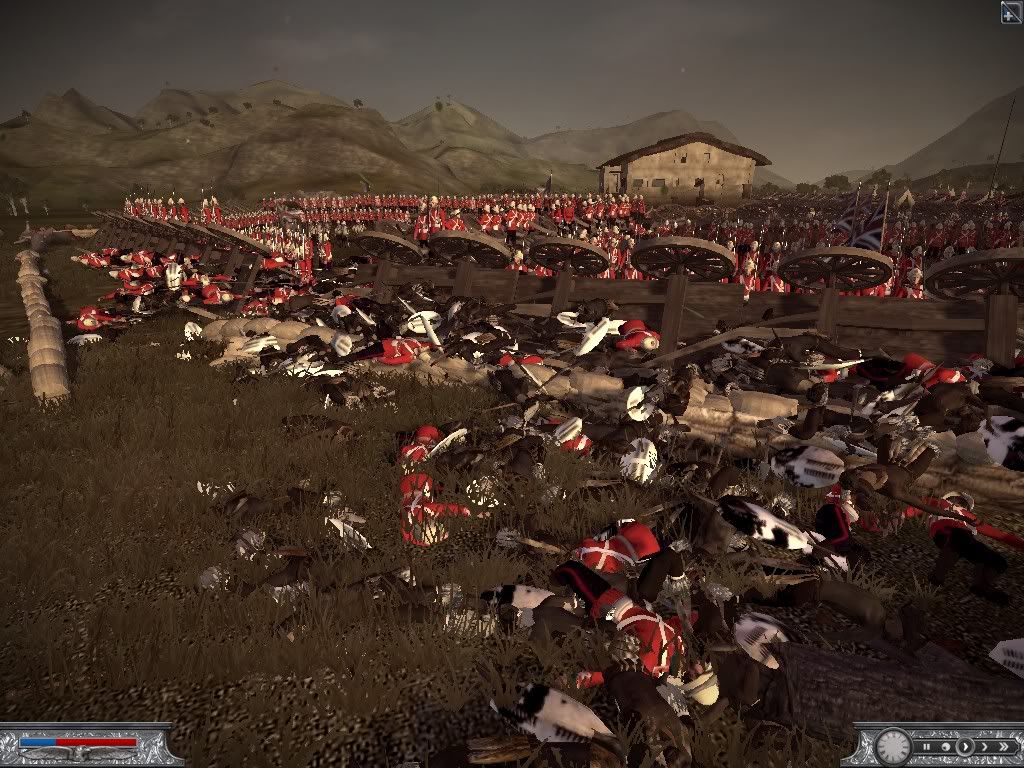
Task: Click the round battle clock dial
Action: [x=893, y=746]
